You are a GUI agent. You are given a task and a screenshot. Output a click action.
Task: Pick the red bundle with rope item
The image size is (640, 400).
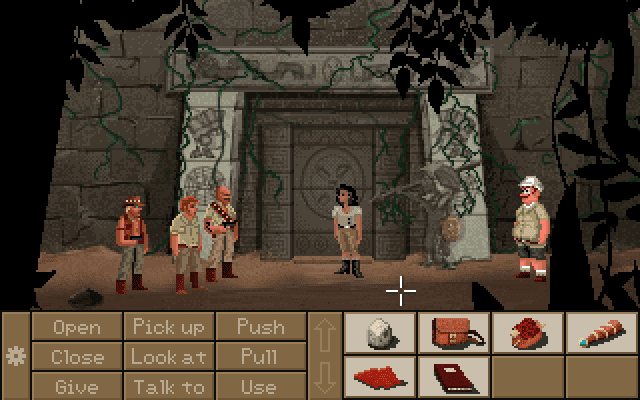pos(528,333)
